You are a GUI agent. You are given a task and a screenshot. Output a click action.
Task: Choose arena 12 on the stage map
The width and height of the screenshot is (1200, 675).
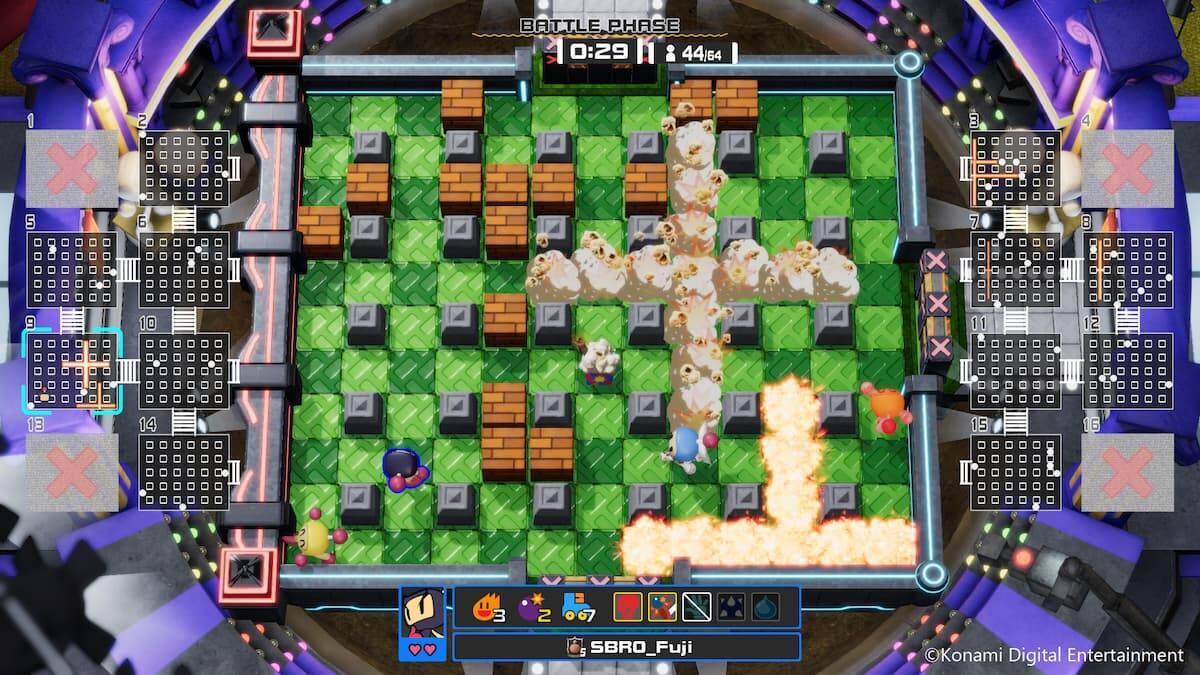(x=1128, y=371)
